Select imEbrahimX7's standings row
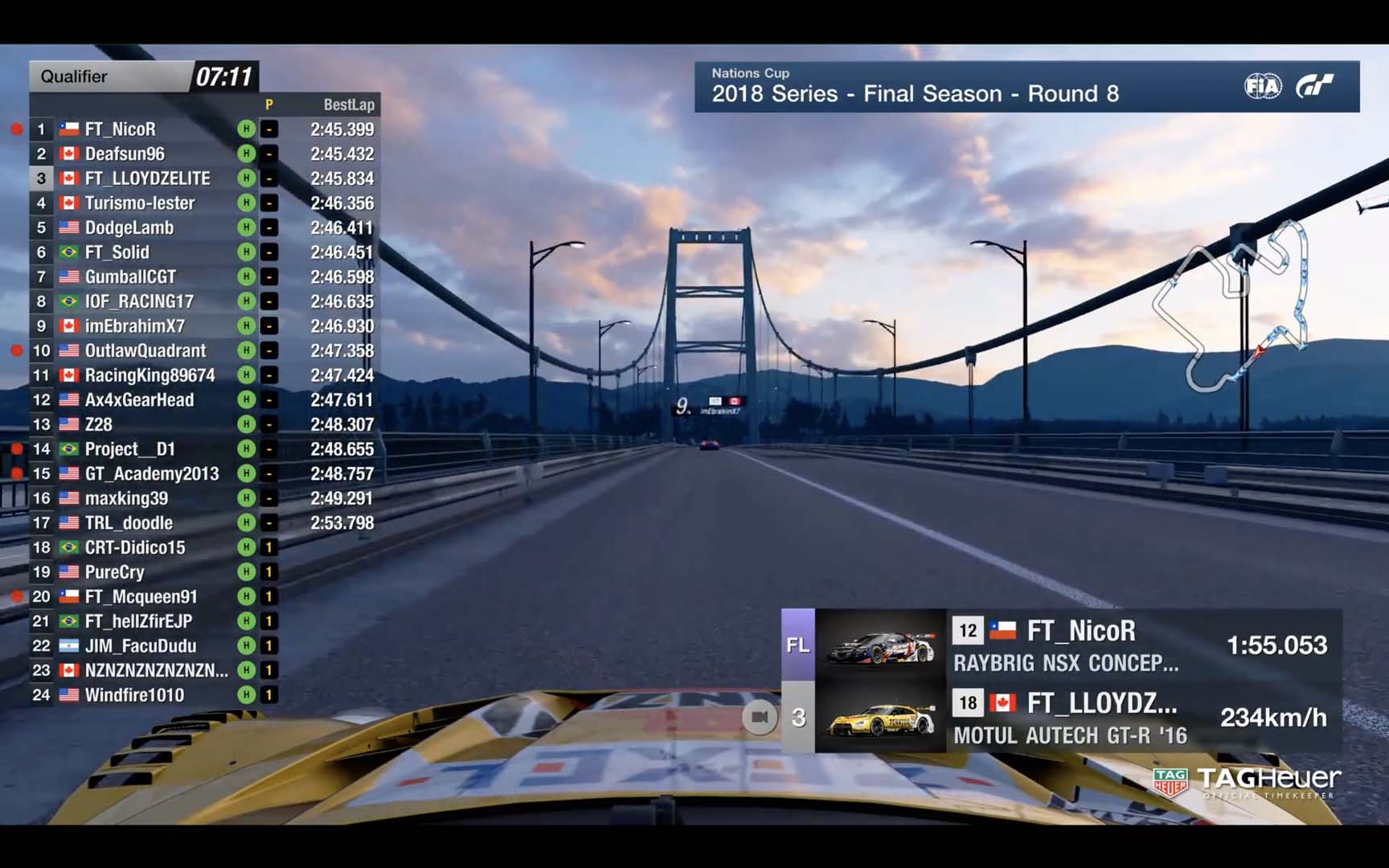 pyautogui.click(x=135, y=326)
